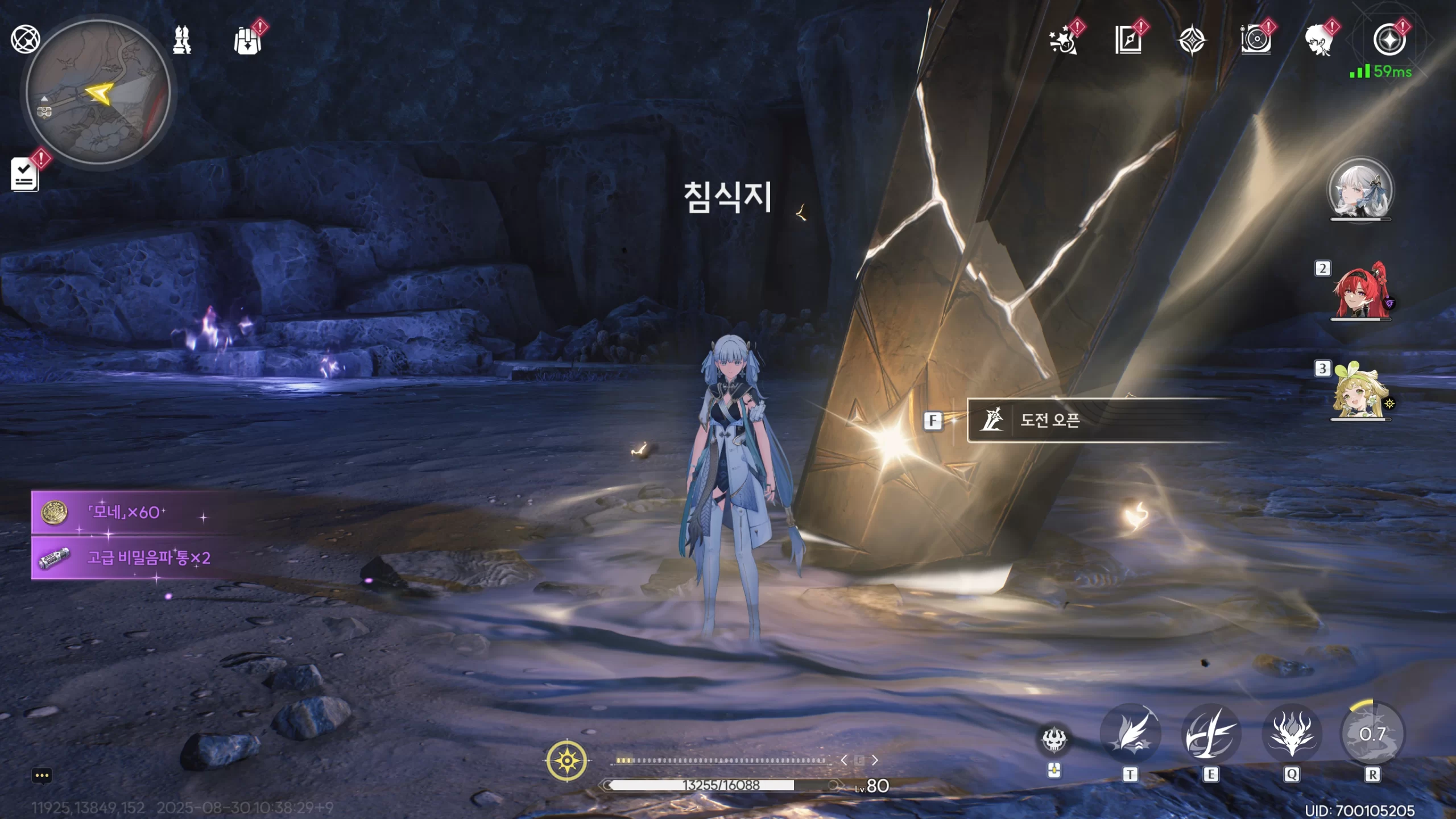Open the events sparkle icon

[x=1064, y=41]
